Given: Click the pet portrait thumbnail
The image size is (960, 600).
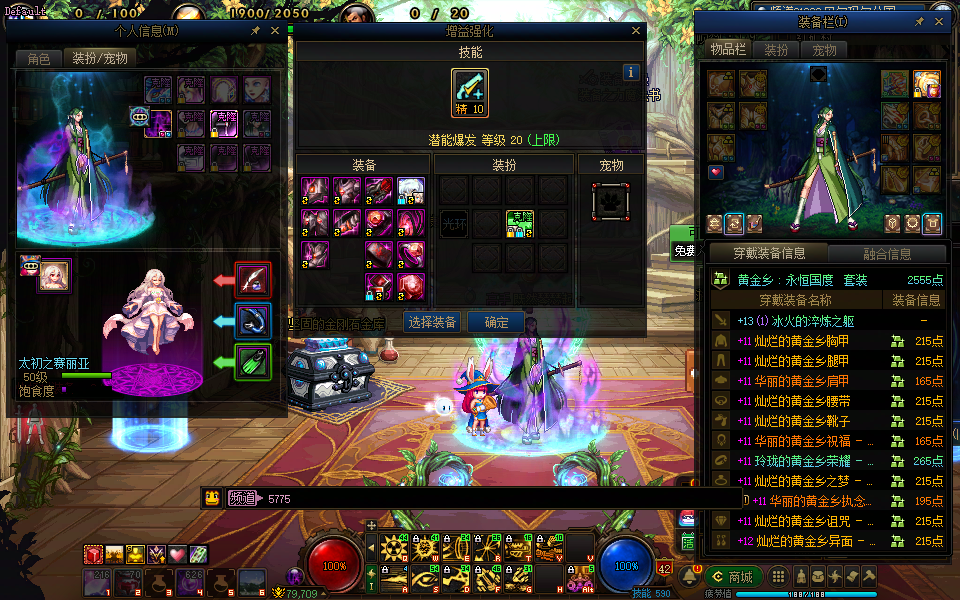Looking at the screenshot, I should tap(54, 276).
